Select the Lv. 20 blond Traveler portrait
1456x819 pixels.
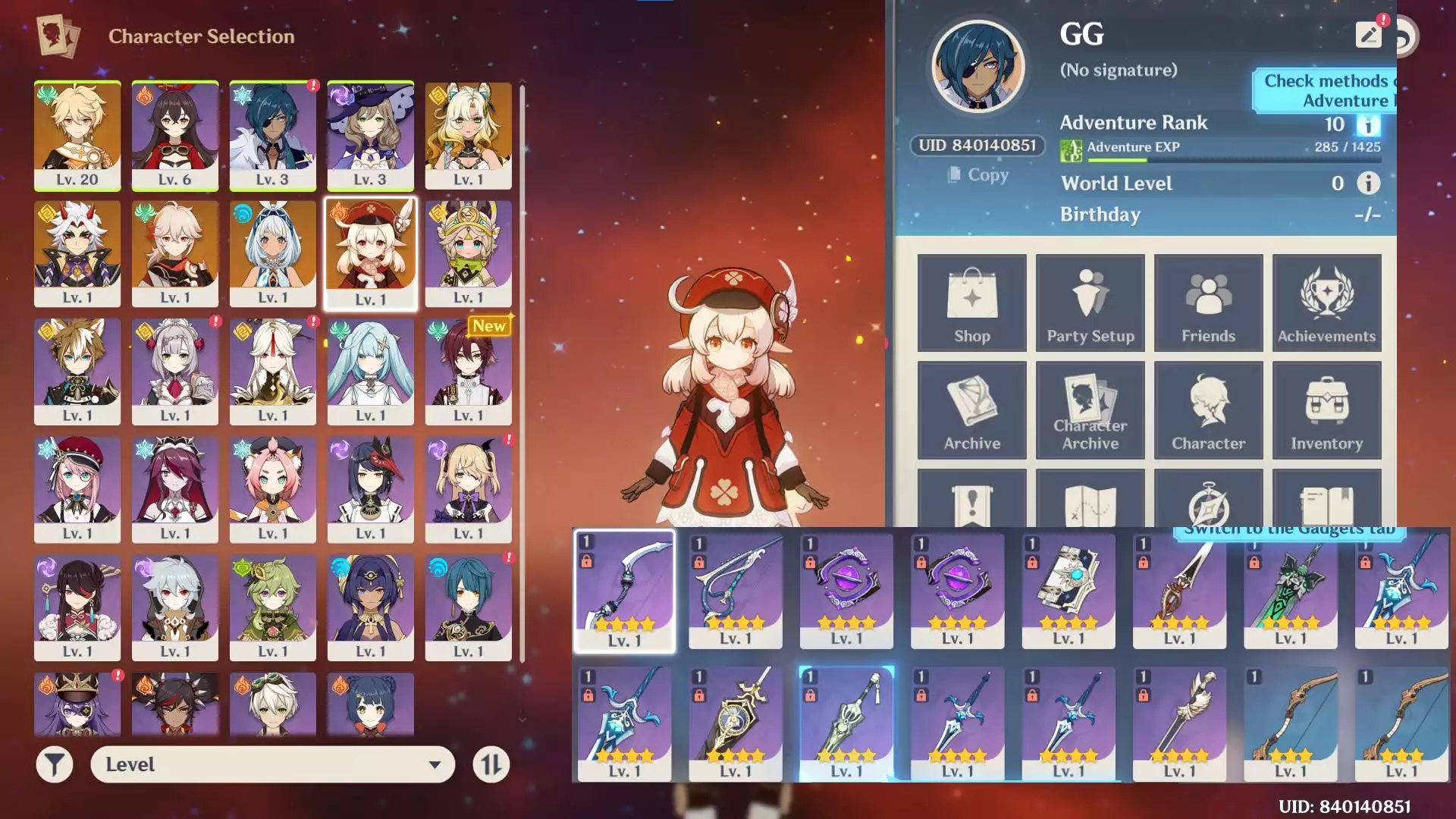point(77,135)
